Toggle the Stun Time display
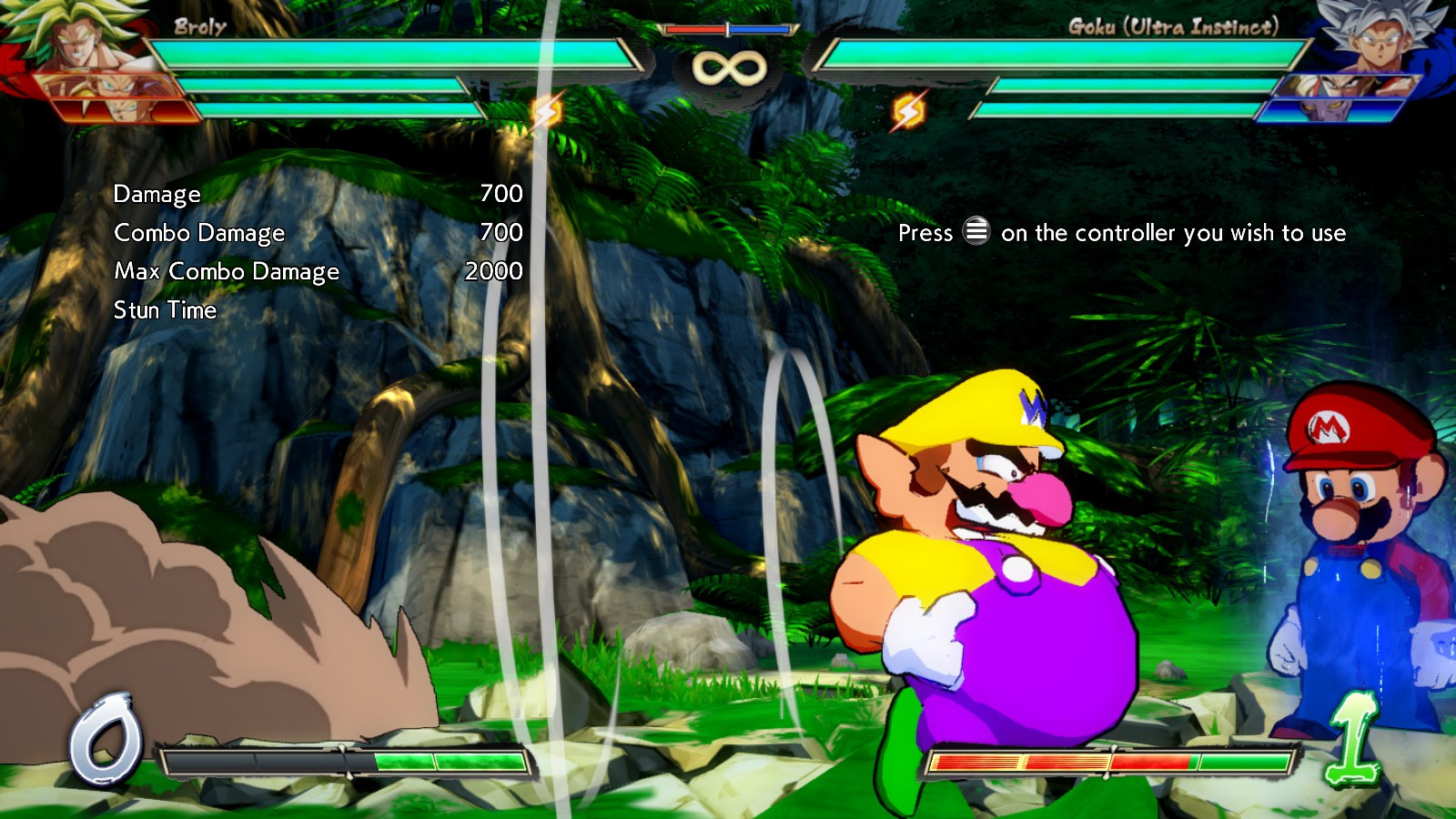The width and height of the screenshot is (1456, 819). (164, 310)
